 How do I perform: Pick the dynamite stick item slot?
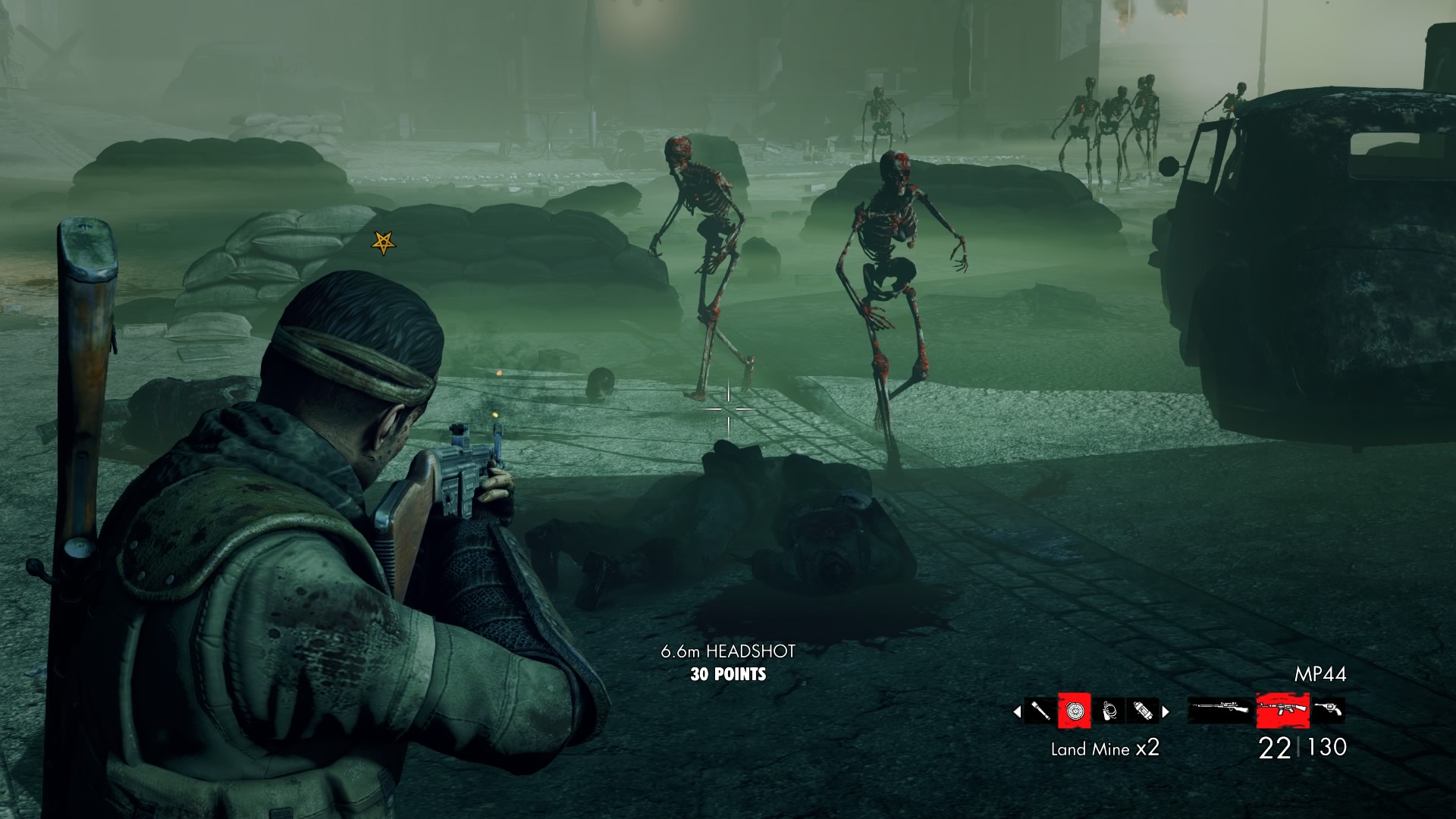tap(1142, 711)
